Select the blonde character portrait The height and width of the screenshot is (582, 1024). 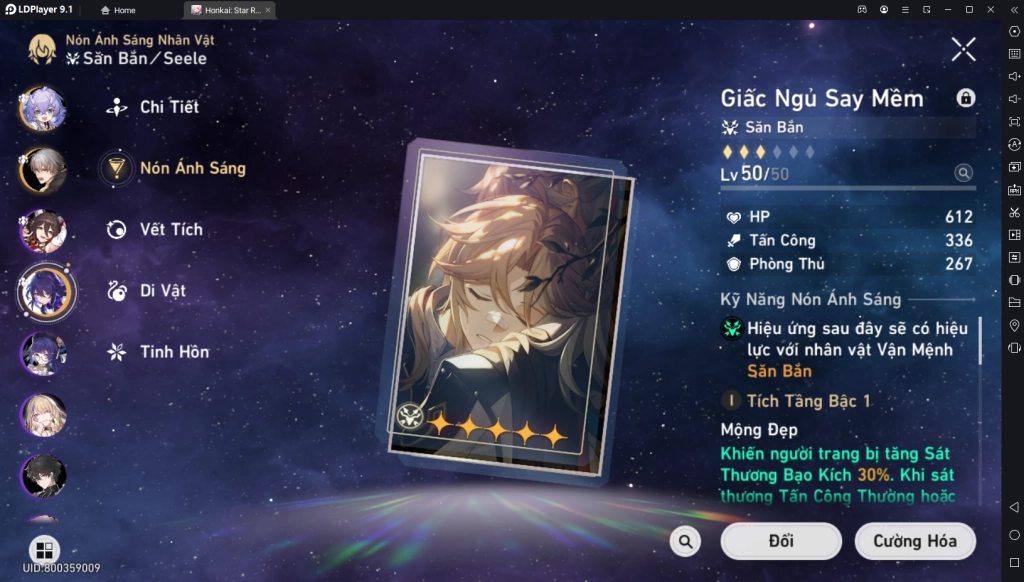[44, 414]
